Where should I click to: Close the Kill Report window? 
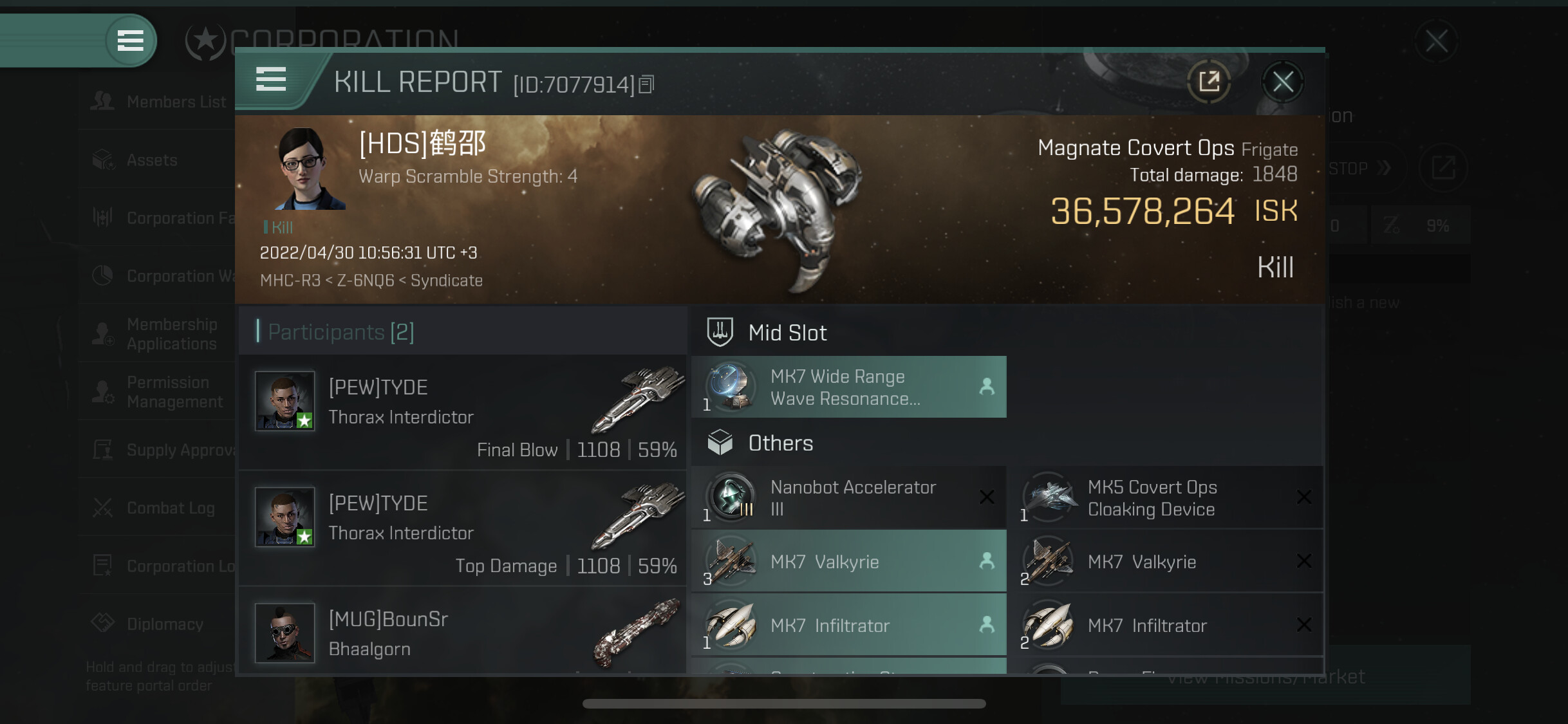(x=1282, y=82)
